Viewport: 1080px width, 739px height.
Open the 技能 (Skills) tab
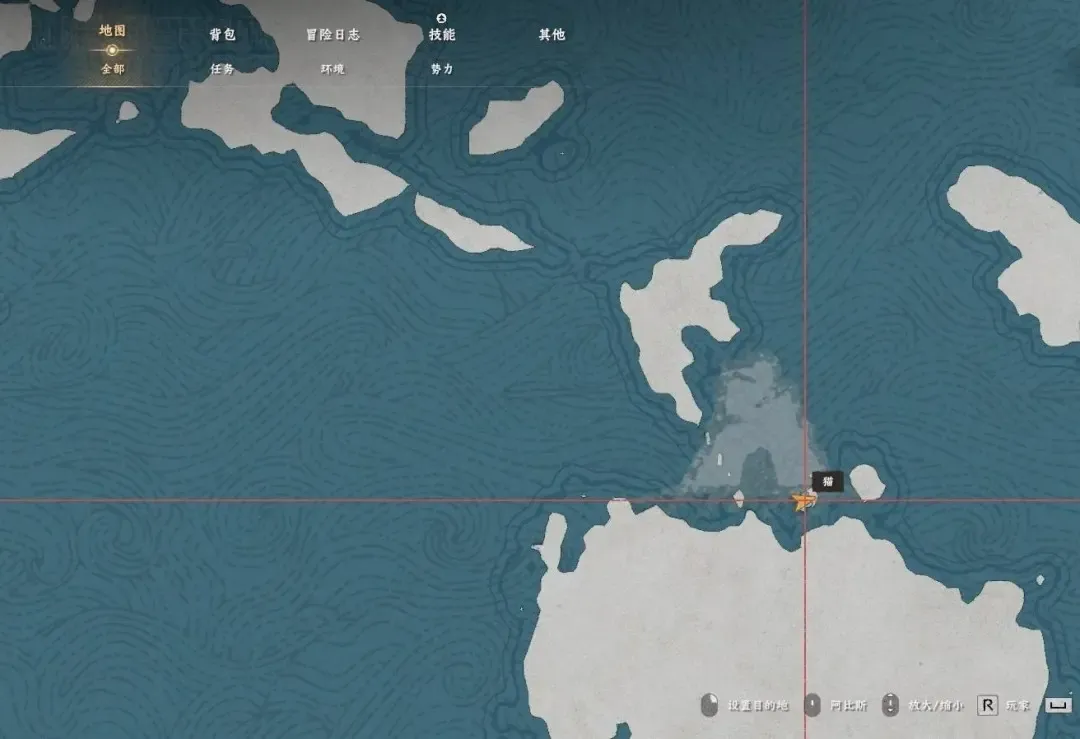(x=442, y=34)
